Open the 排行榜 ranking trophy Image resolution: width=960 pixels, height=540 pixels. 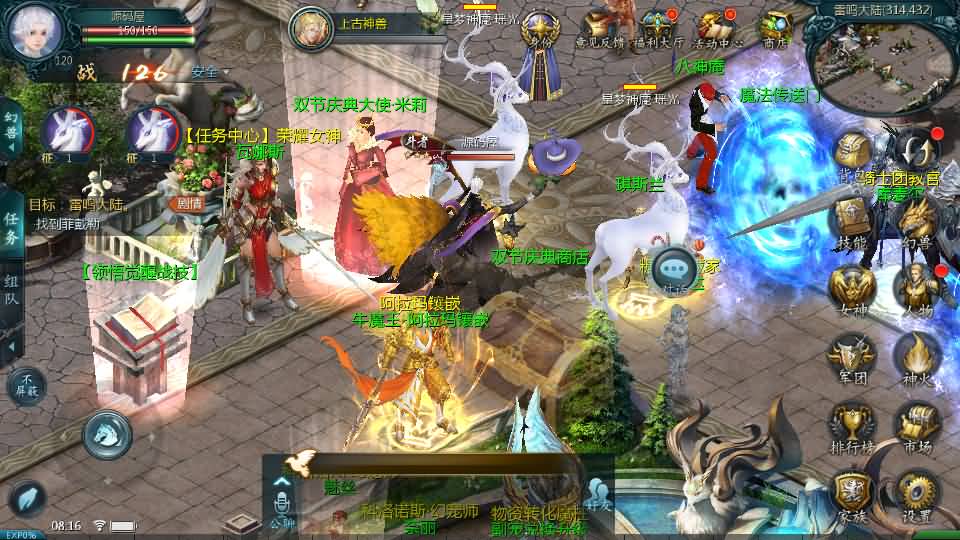point(852,426)
